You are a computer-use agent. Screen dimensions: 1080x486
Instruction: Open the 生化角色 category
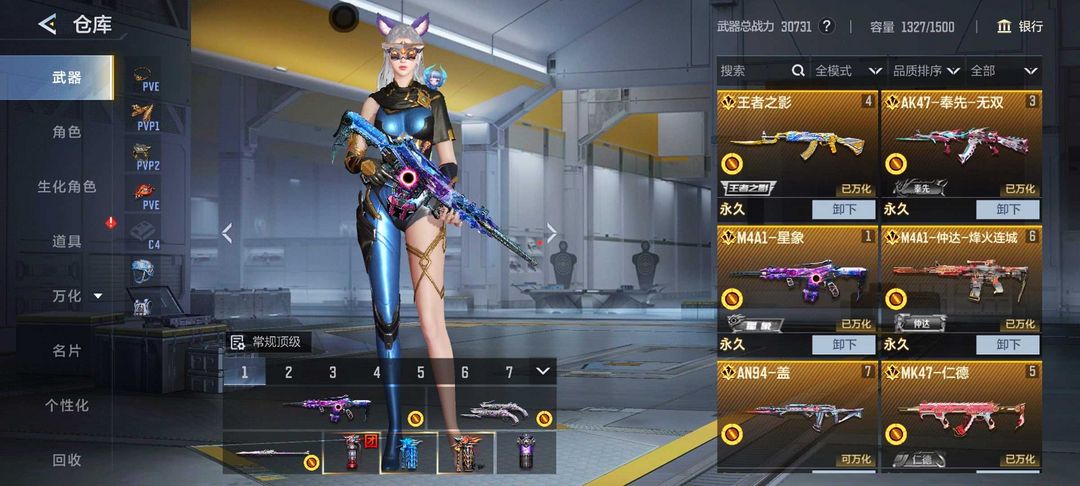click(x=67, y=187)
